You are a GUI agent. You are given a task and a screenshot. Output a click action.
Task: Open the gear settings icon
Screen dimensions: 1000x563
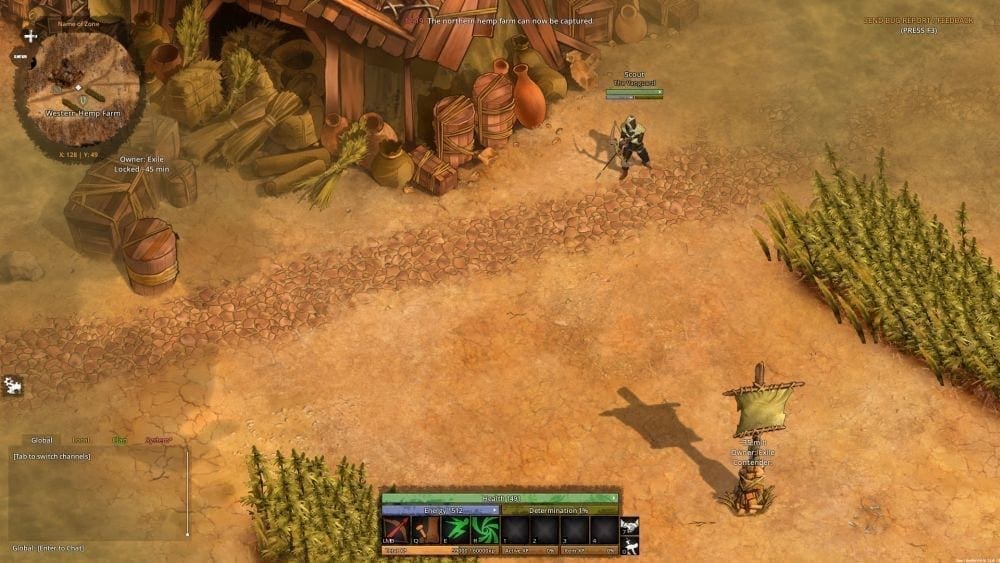(x=14, y=385)
